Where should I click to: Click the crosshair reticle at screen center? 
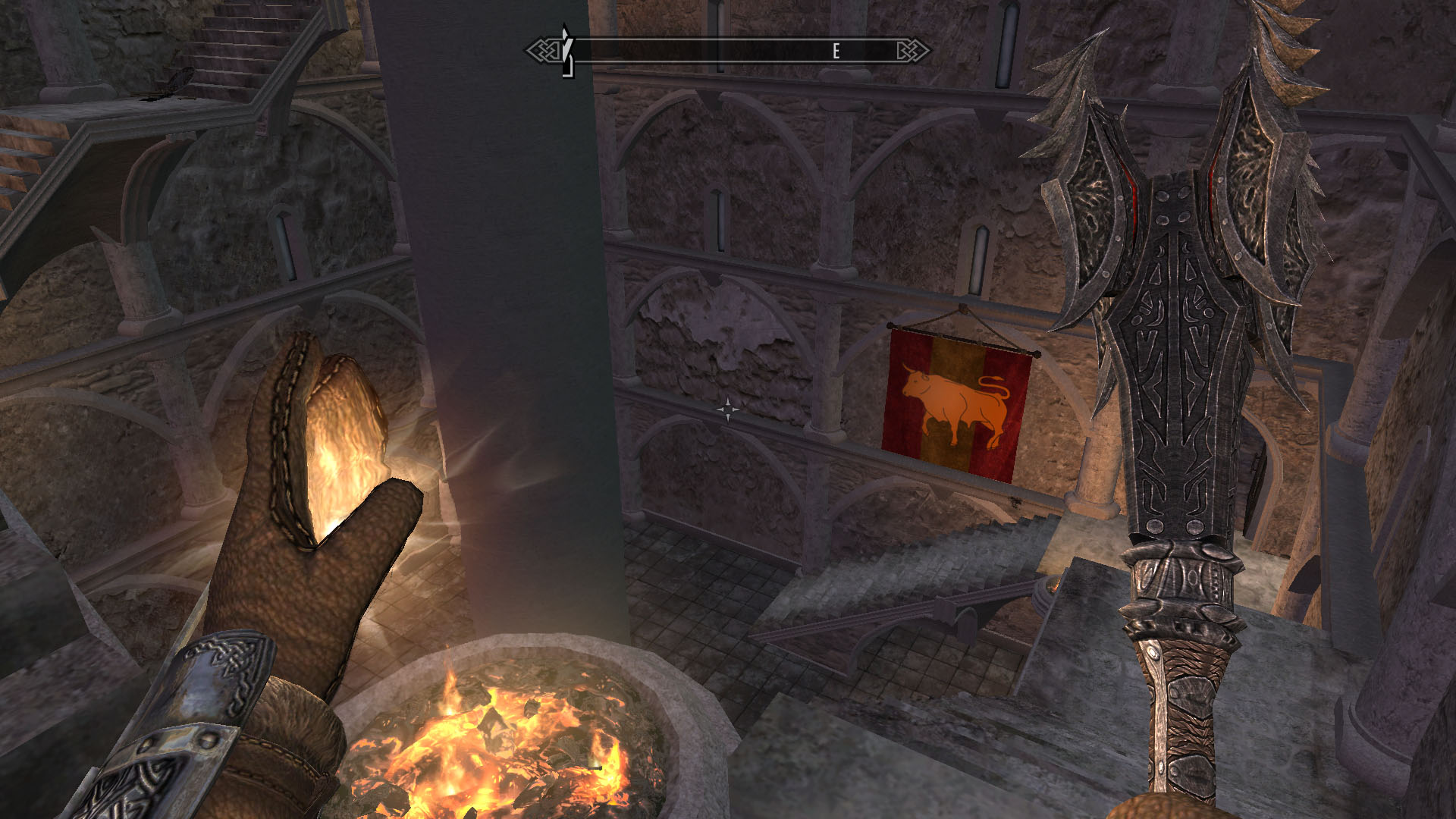click(730, 409)
